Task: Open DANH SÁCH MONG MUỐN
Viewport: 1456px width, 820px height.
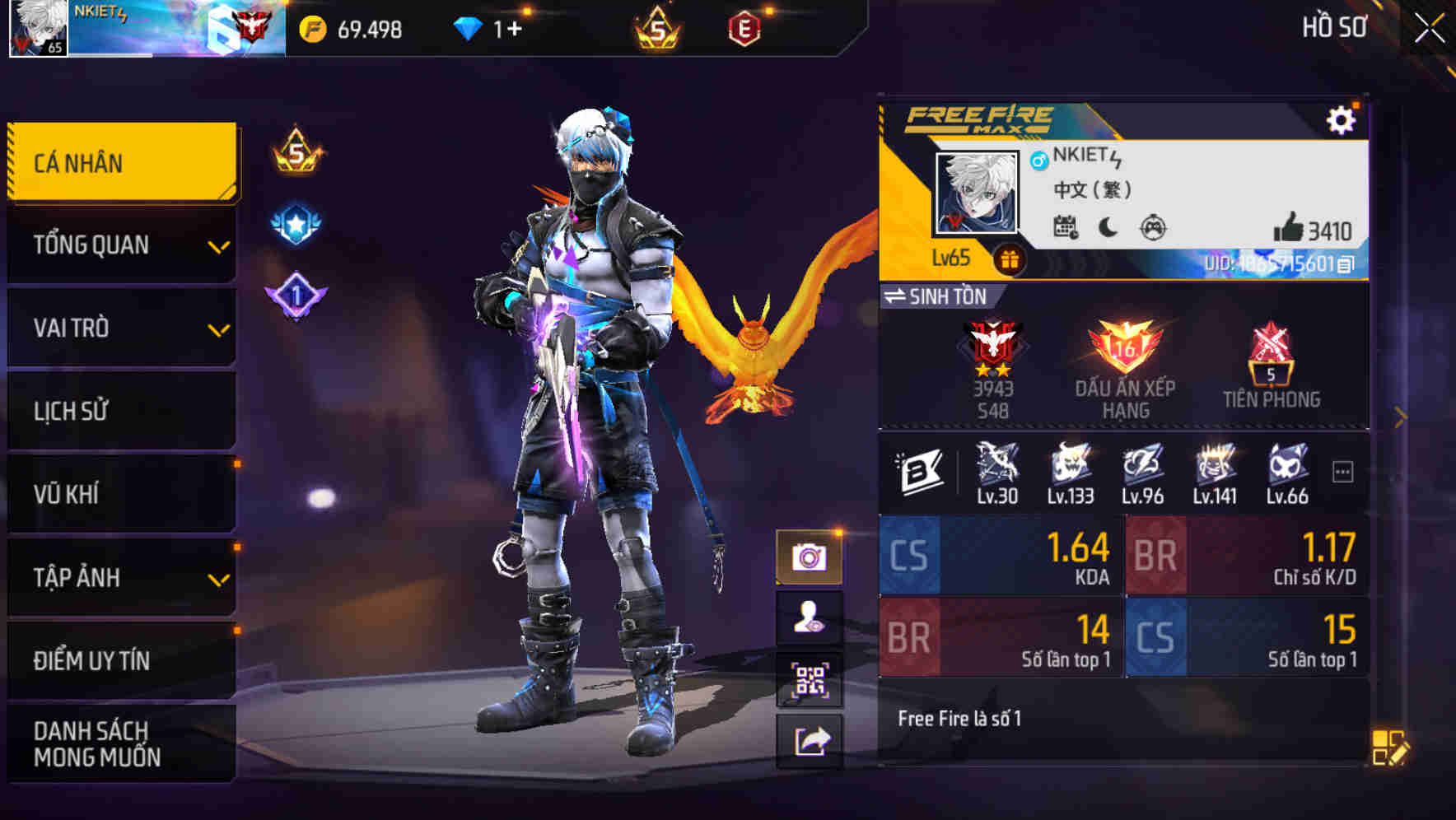Action: tap(119, 743)
